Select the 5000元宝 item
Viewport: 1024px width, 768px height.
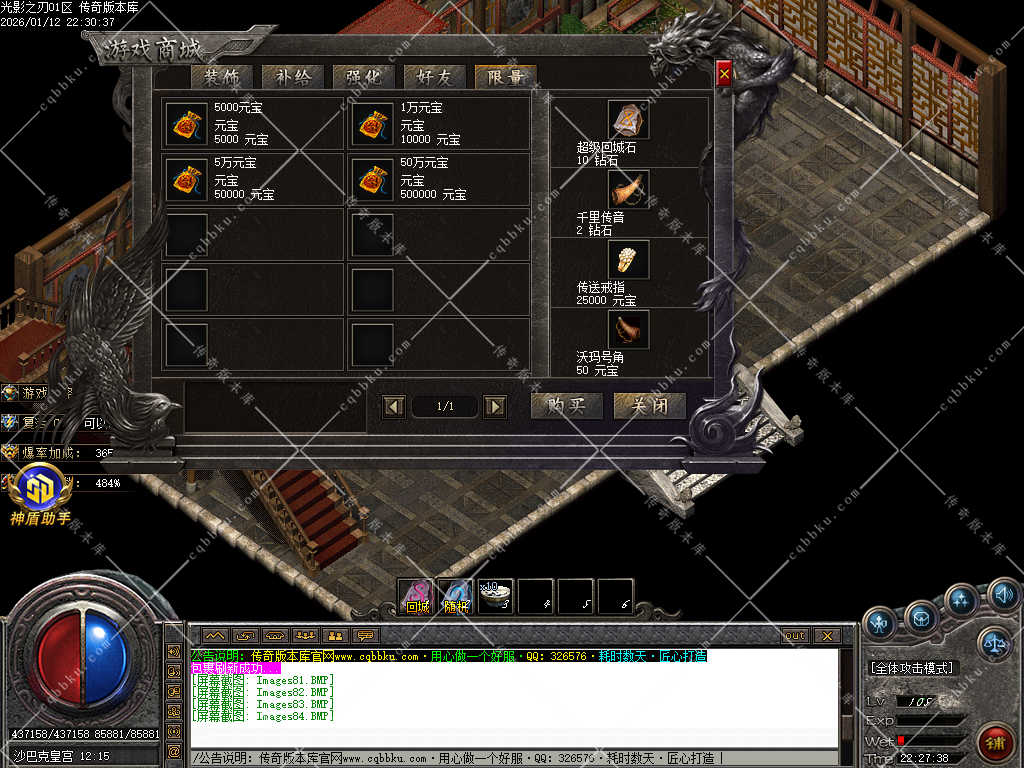click(185, 124)
